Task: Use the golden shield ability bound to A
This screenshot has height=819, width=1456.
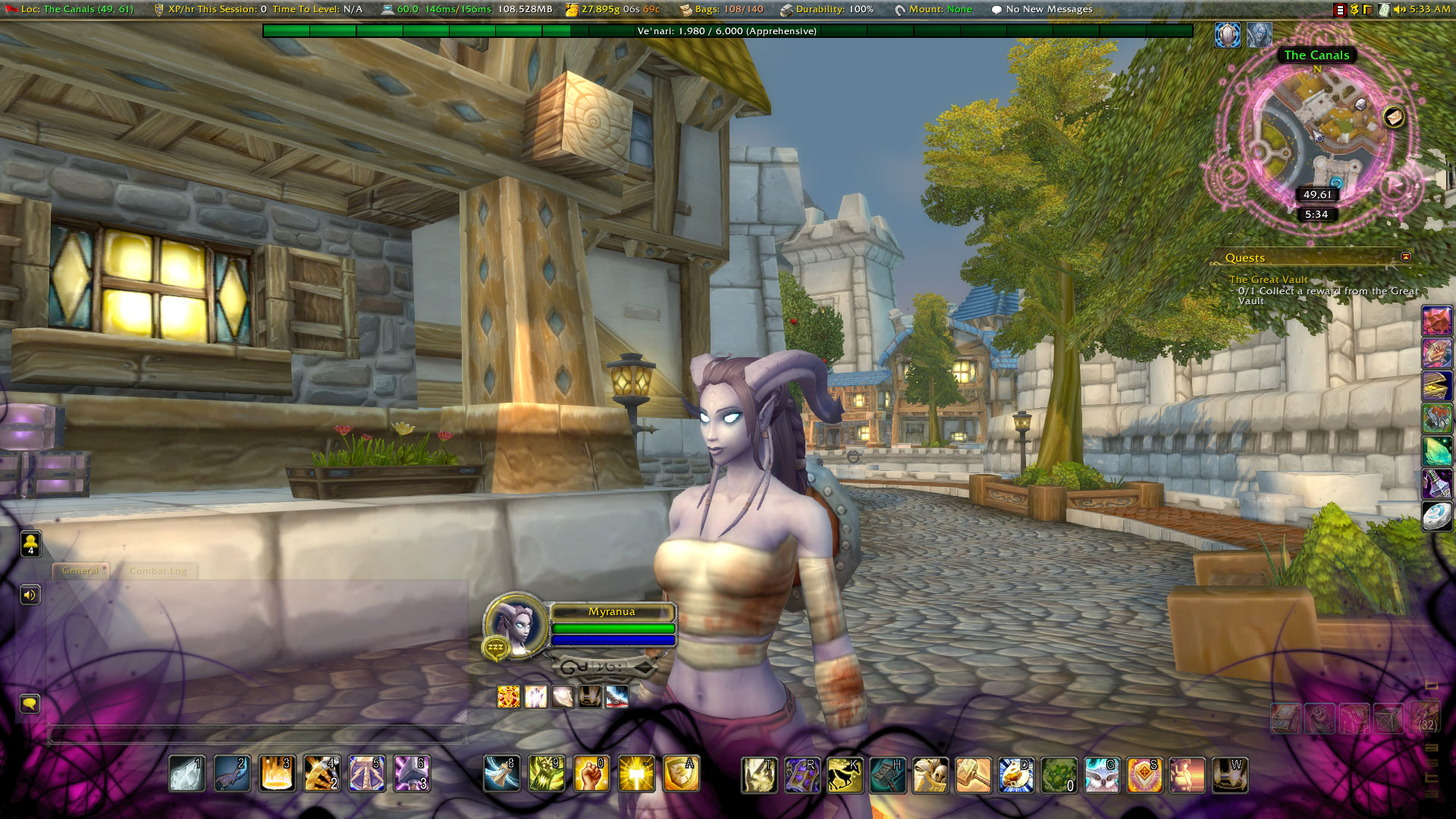Action: point(681,774)
